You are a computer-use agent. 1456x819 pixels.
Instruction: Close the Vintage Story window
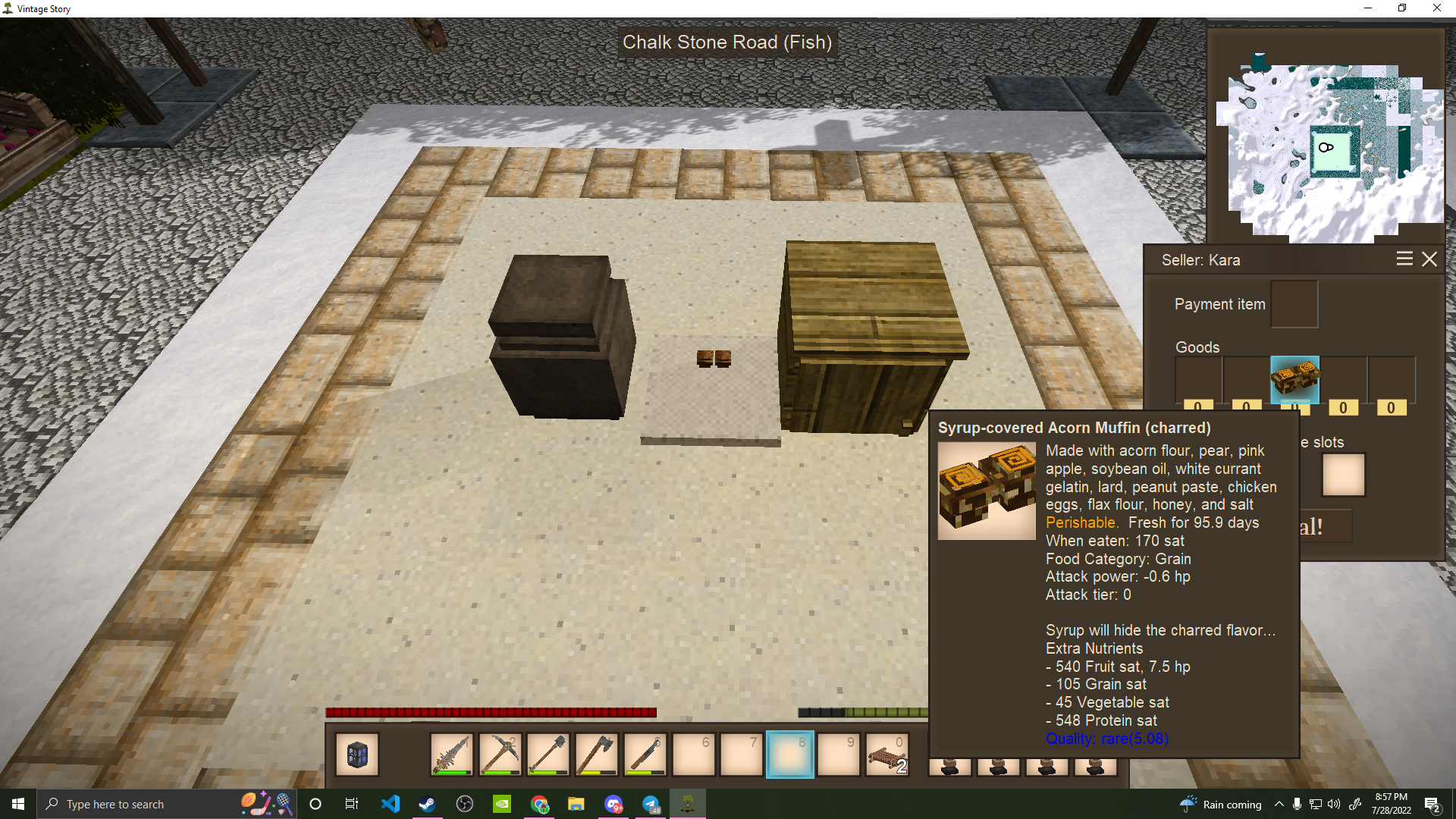click(1436, 8)
